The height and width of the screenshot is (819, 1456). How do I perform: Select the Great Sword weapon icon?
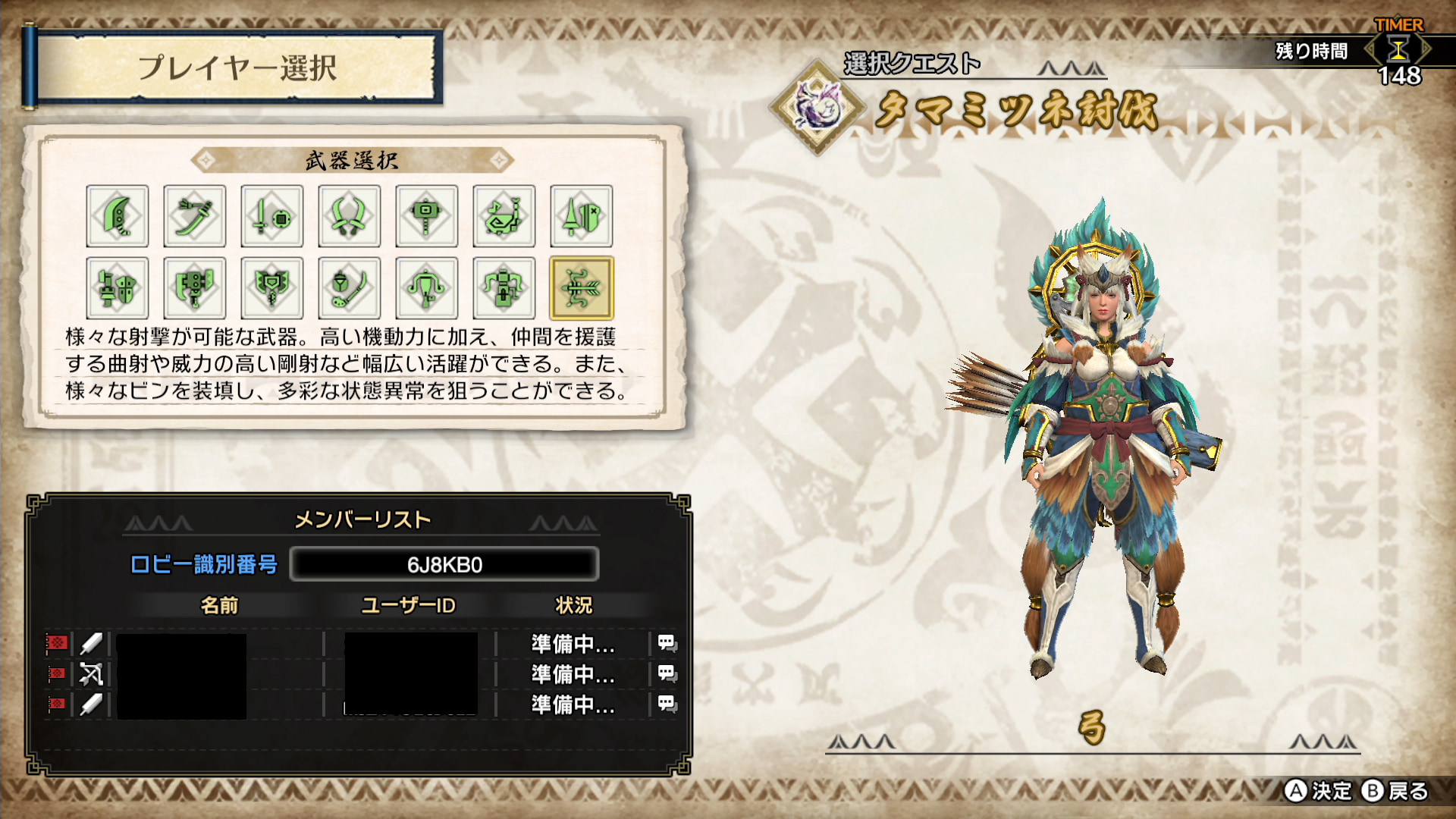pos(118,216)
